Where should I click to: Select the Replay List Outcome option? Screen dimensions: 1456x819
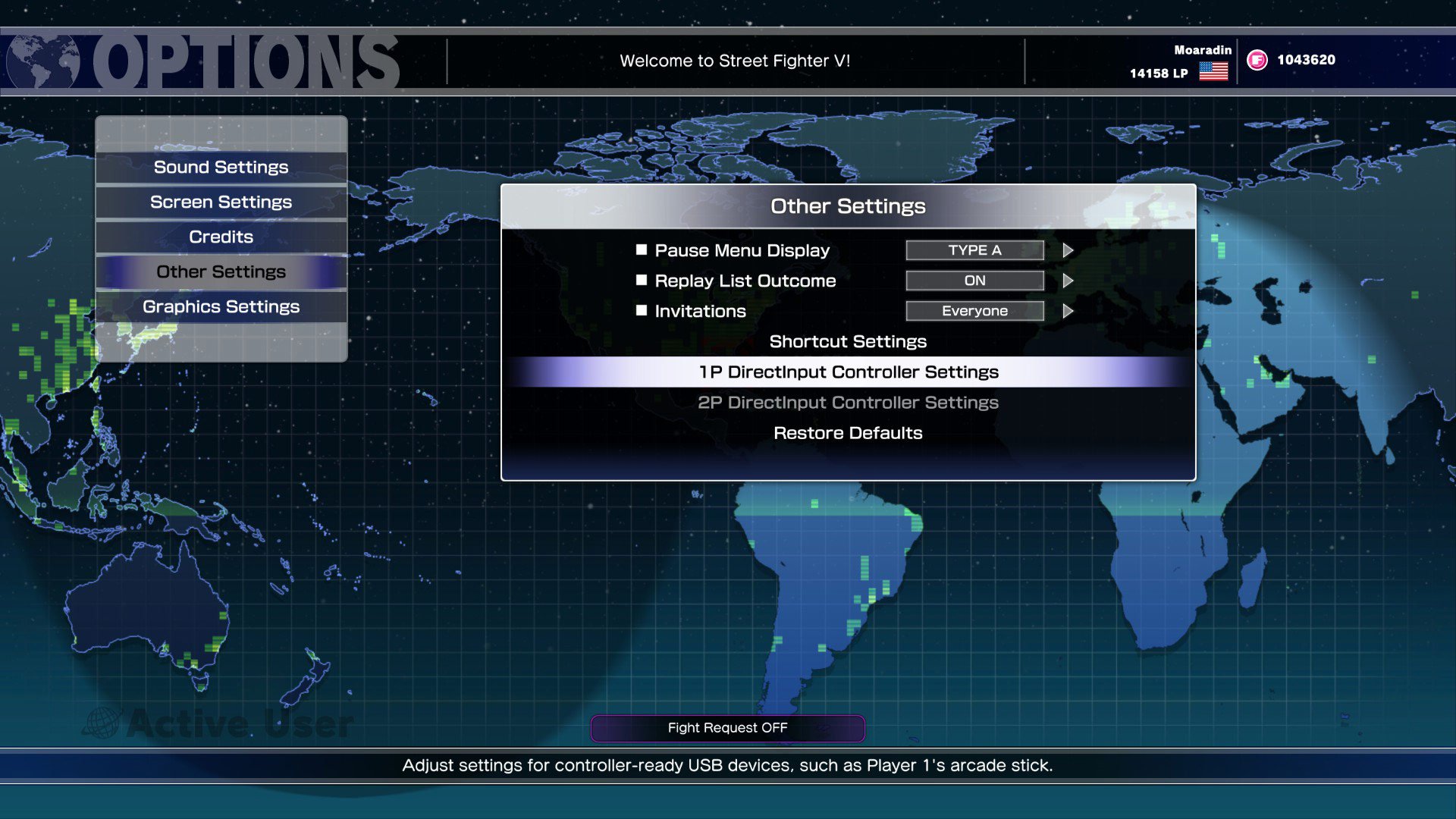click(x=745, y=281)
